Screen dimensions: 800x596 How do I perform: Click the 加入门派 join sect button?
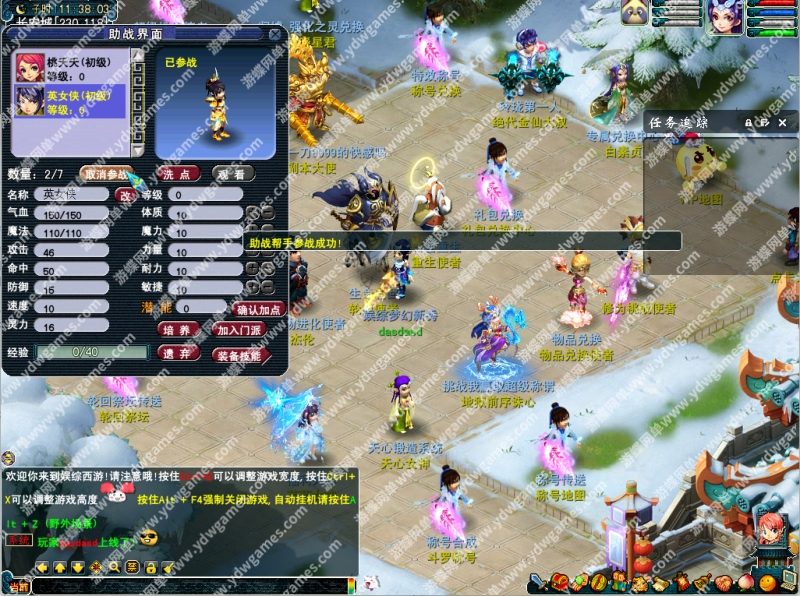(239, 329)
